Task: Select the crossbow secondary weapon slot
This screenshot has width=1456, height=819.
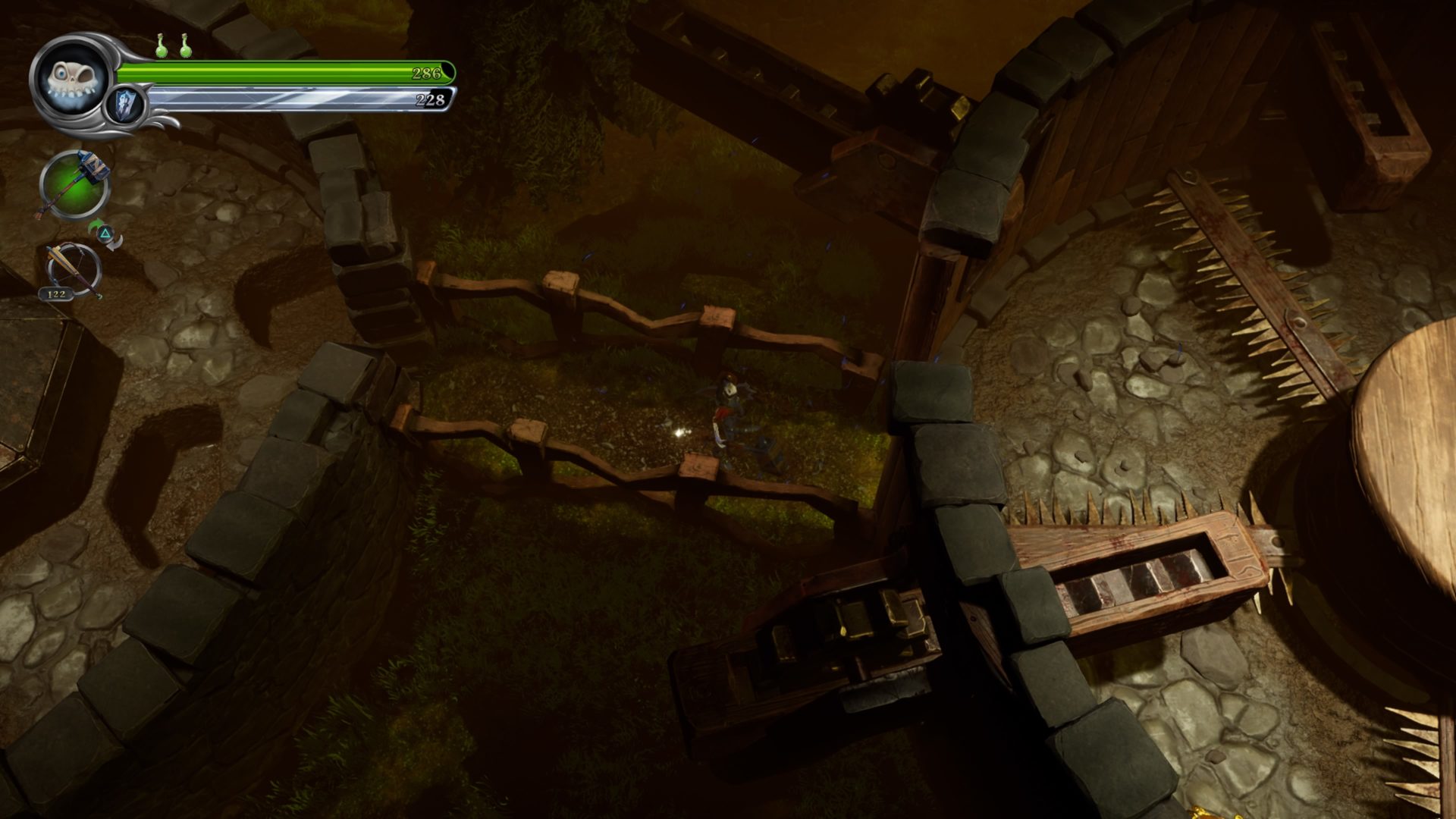Action: click(x=74, y=271)
